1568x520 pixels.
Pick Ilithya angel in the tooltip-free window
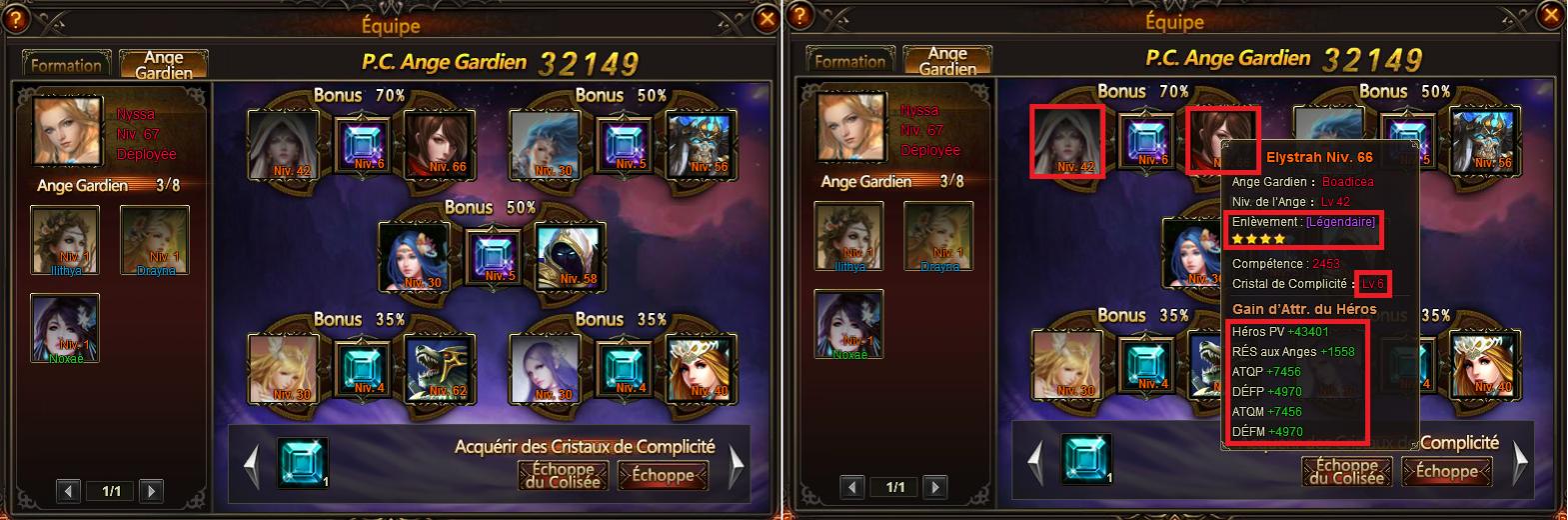tap(65, 238)
